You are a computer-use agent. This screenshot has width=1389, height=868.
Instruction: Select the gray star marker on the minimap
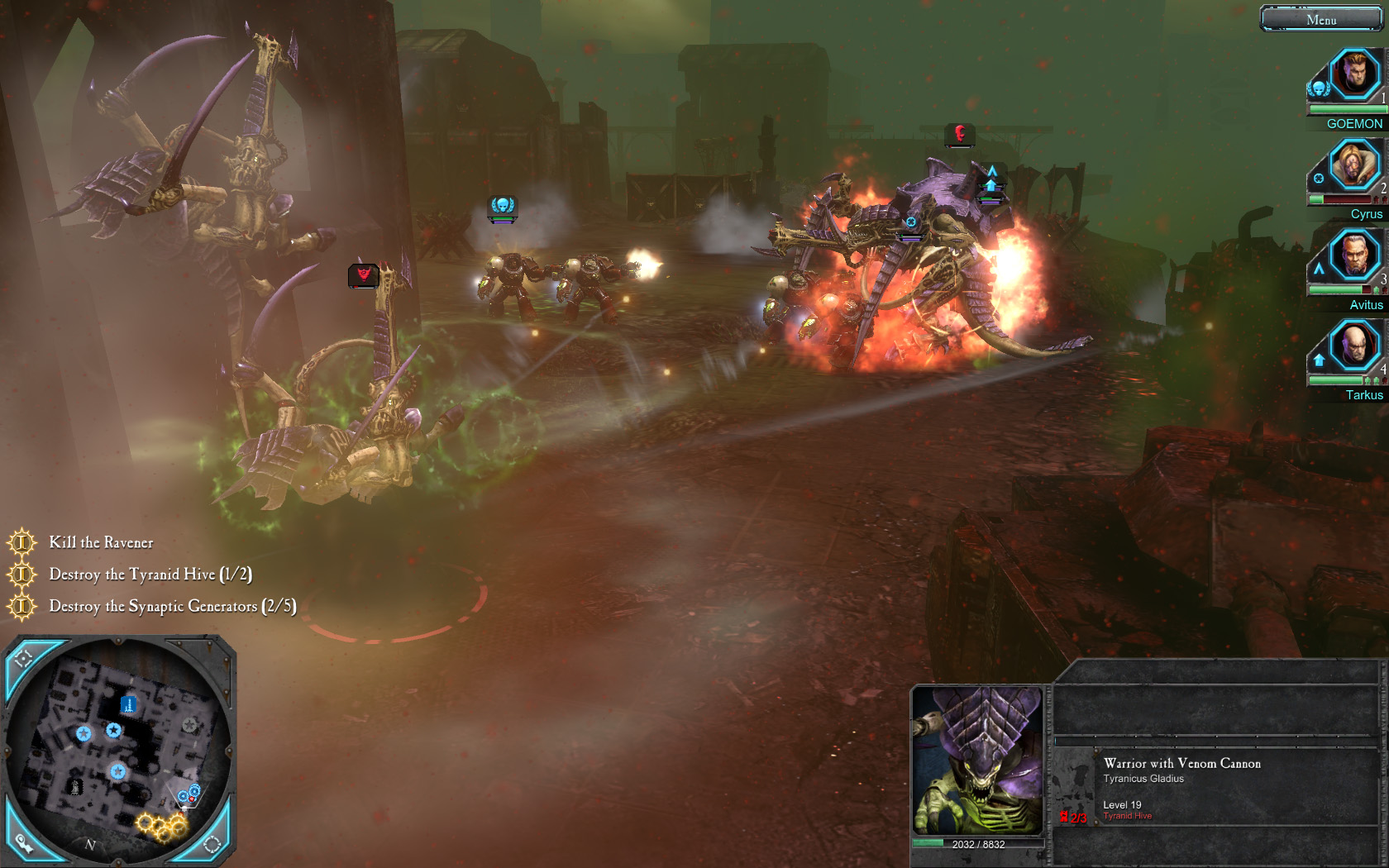tap(189, 725)
